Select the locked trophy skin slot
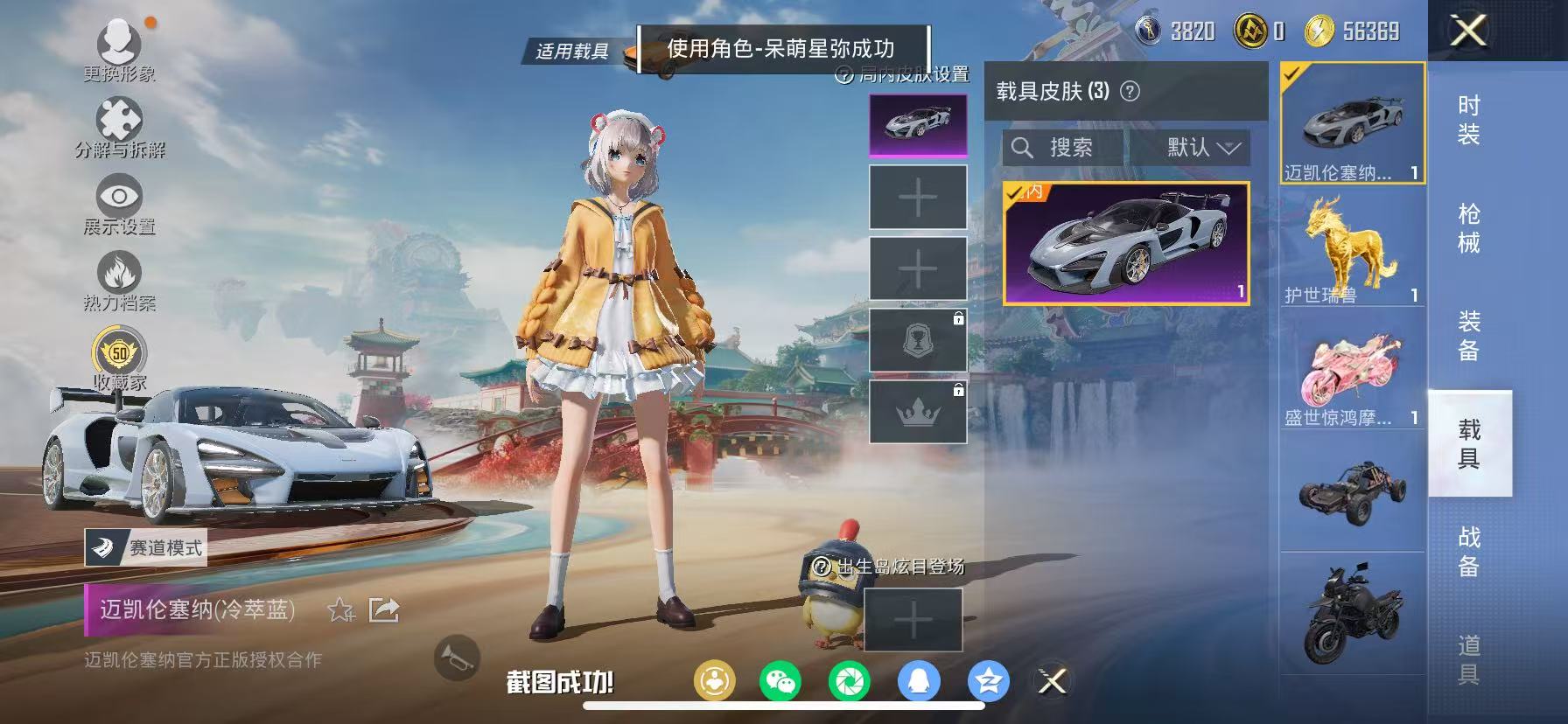 coord(916,339)
